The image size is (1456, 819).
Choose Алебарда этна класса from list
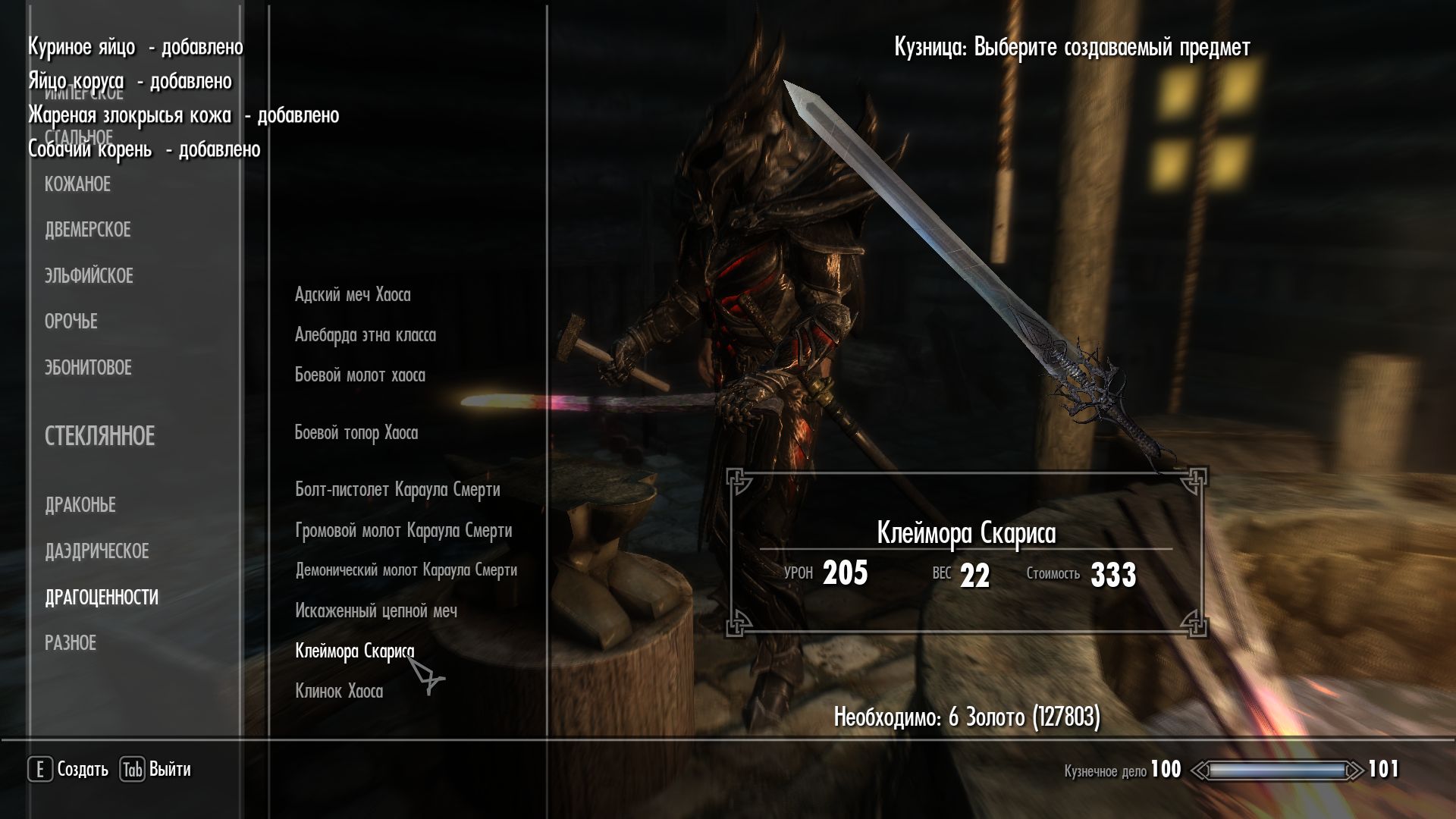pyautogui.click(x=365, y=335)
